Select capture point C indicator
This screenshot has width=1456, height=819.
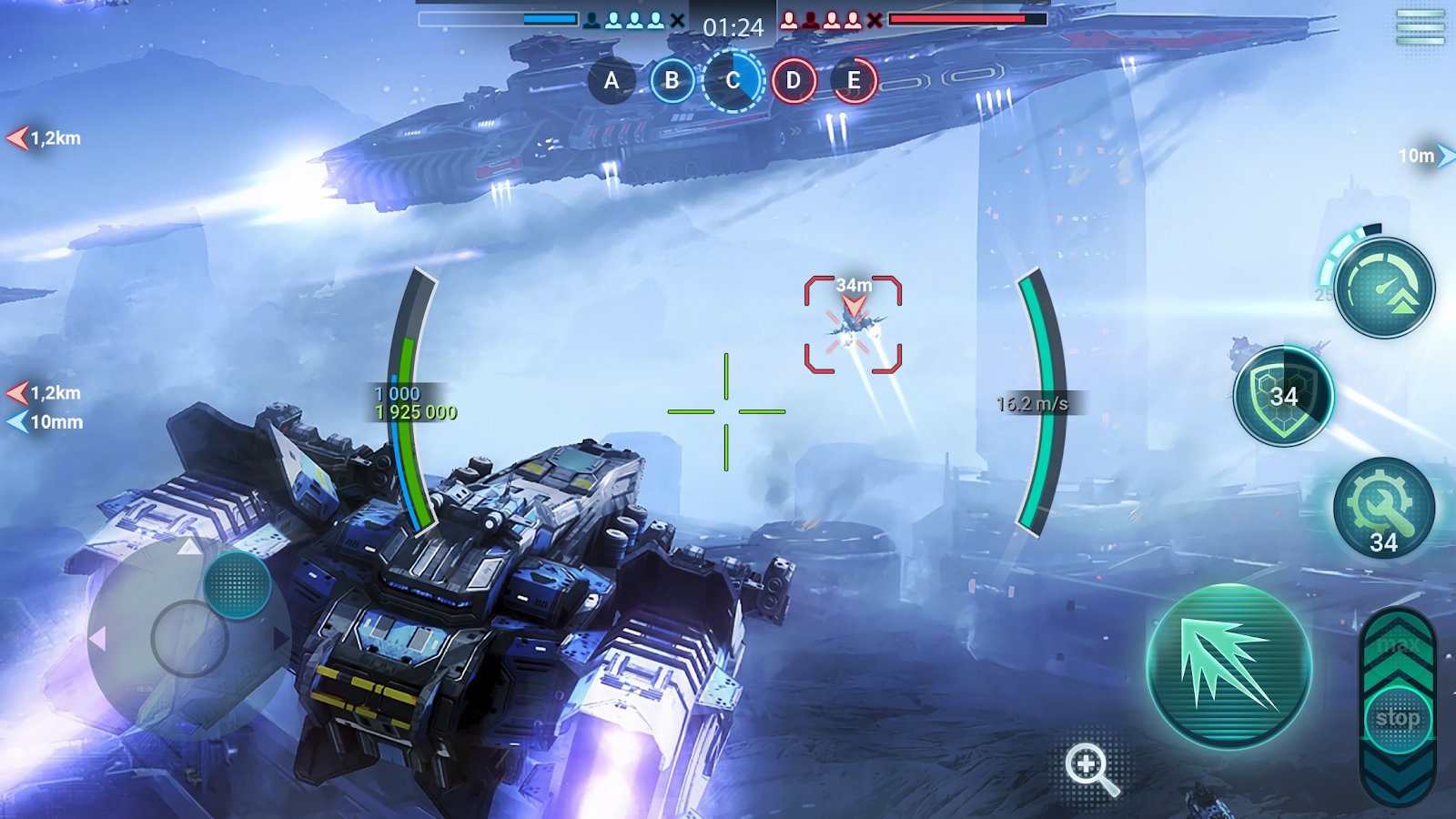pos(733,80)
